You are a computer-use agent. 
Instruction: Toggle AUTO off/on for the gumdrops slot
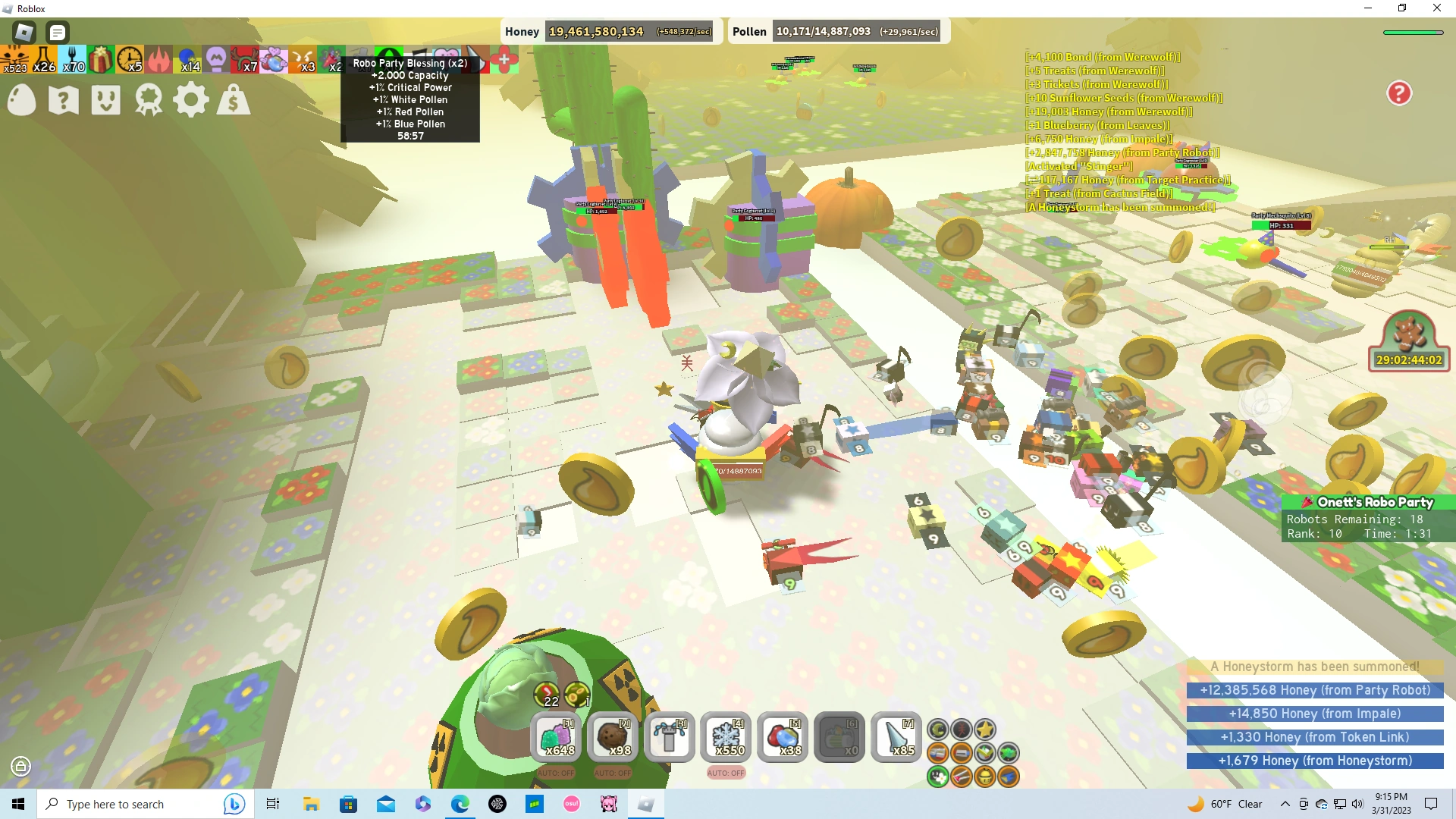[558, 773]
